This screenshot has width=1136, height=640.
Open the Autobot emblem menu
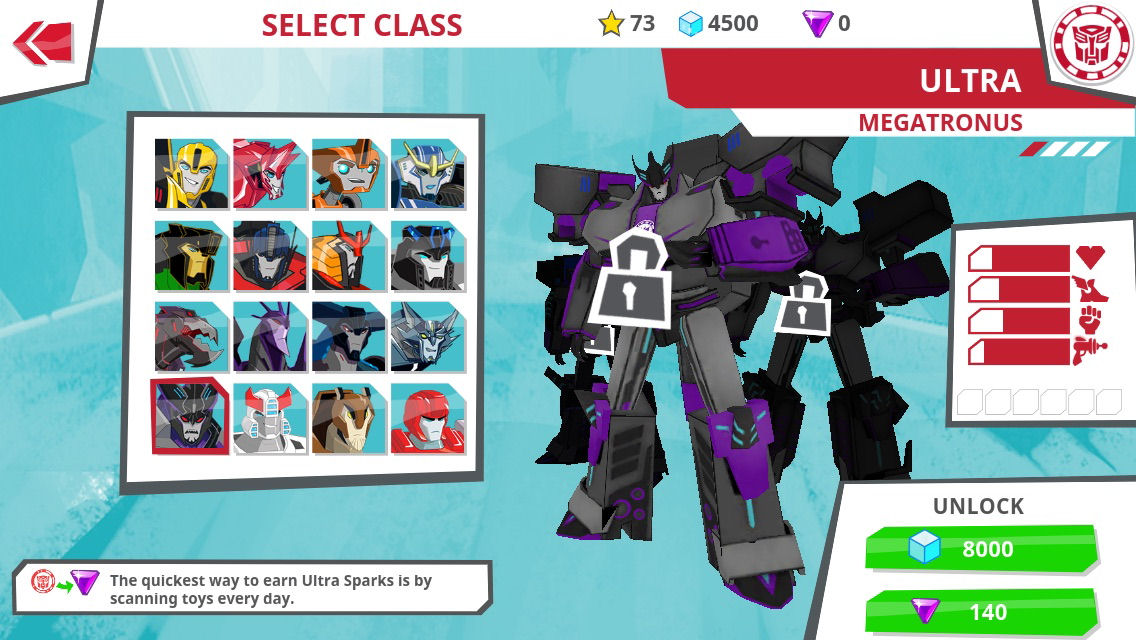click(1091, 43)
